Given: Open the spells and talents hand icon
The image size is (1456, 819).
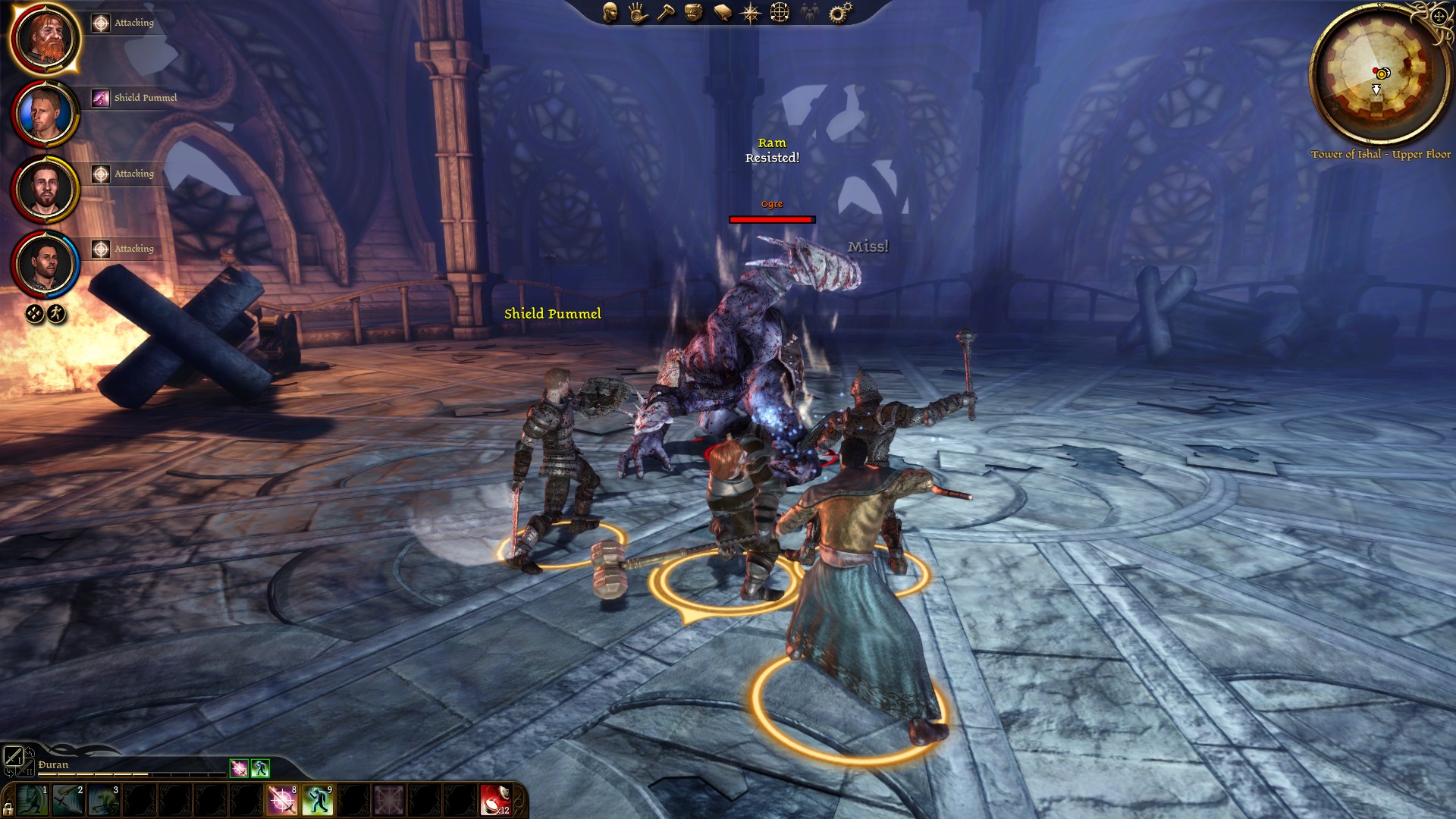Looking at the screenshot, I should [x=638, y=12].
